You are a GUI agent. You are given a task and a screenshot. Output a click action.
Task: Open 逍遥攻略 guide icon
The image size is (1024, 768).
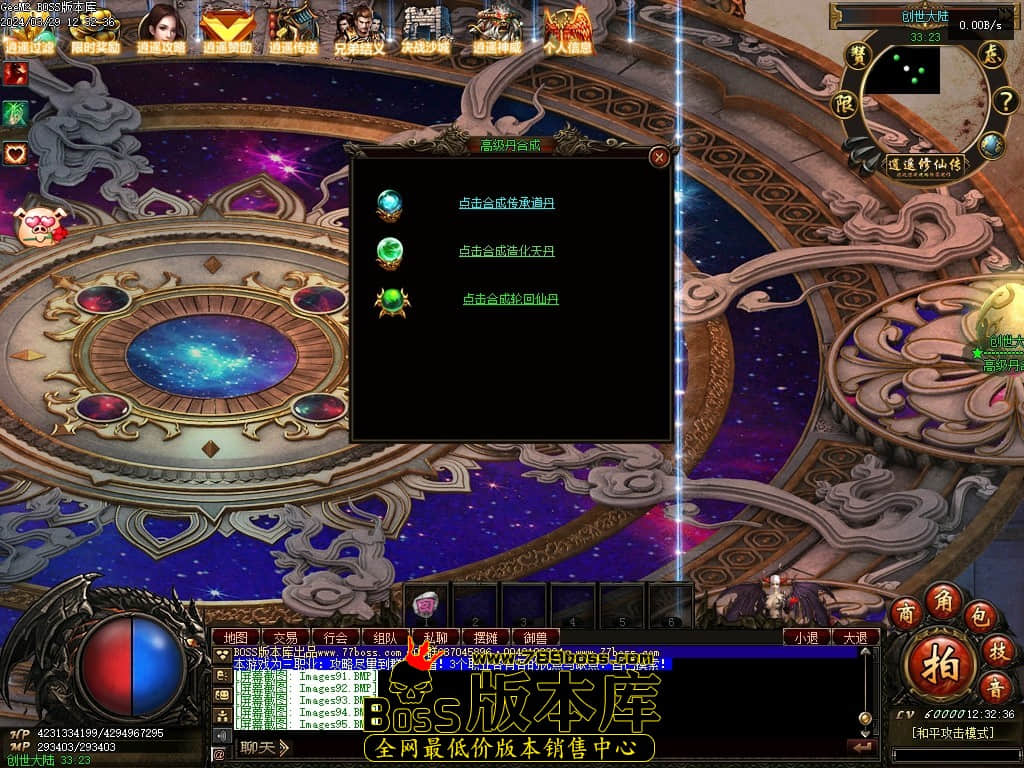coord(161,30)
